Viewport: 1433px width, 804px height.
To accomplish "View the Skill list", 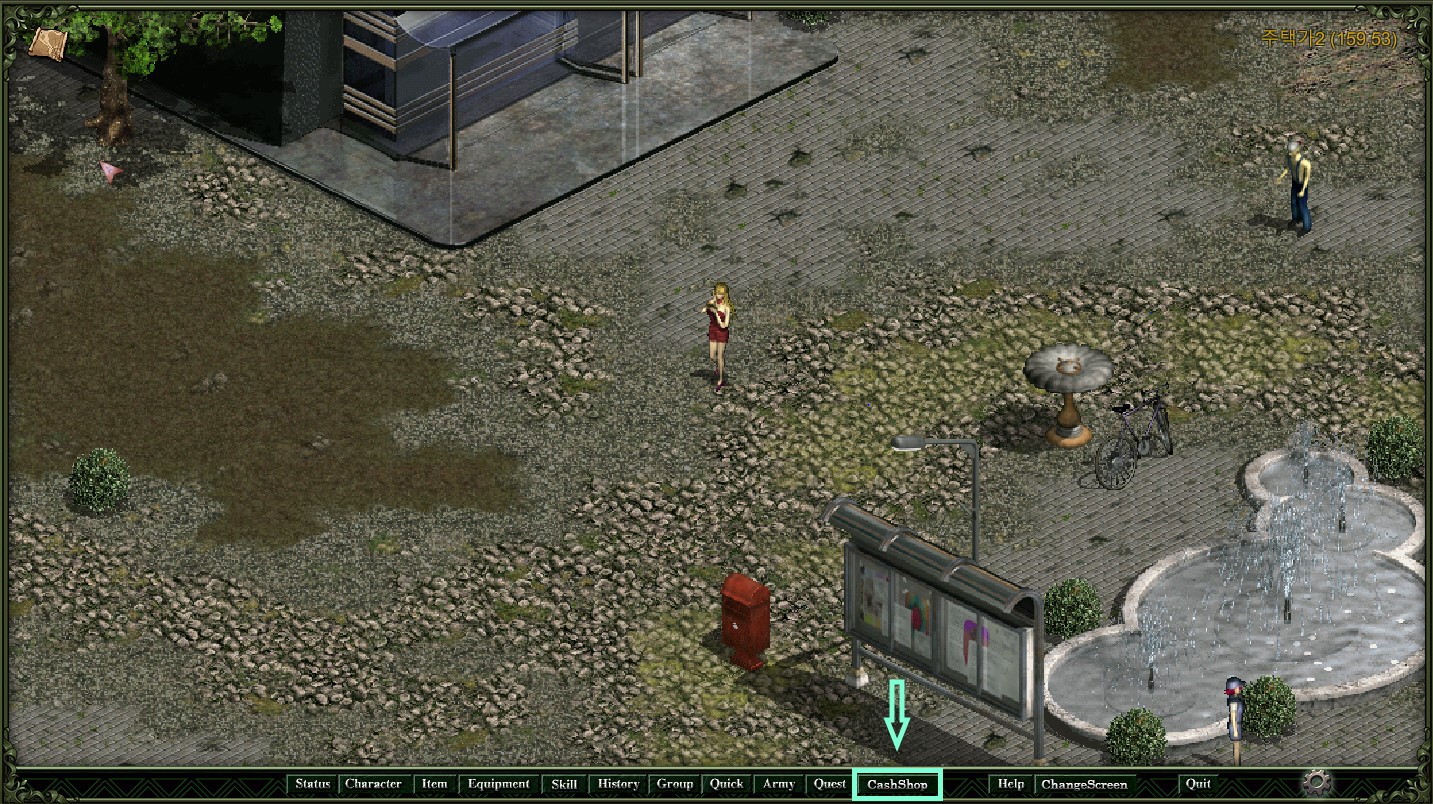I will point(564,784).
